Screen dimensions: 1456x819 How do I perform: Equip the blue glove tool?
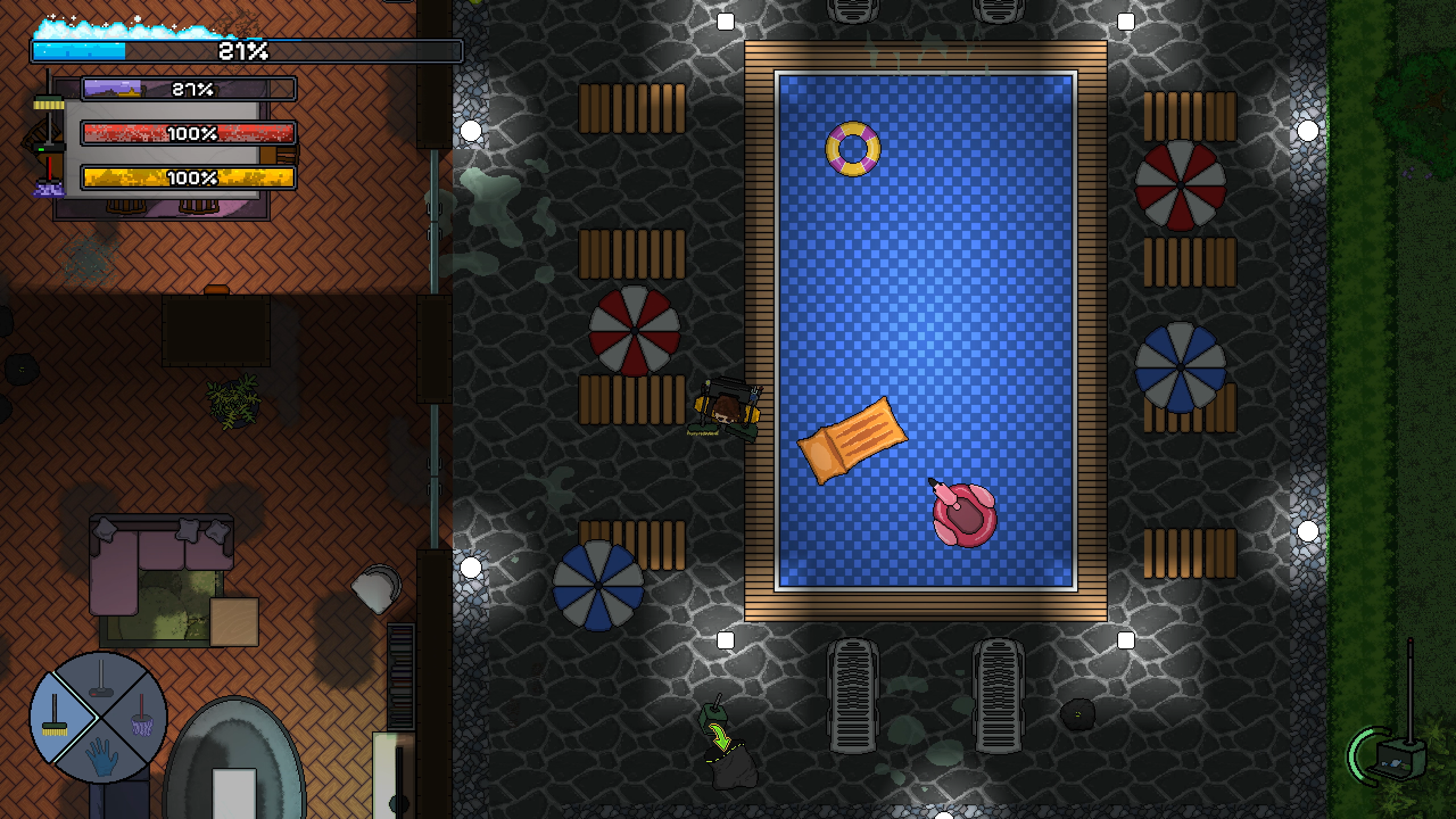tap(101, 756)
